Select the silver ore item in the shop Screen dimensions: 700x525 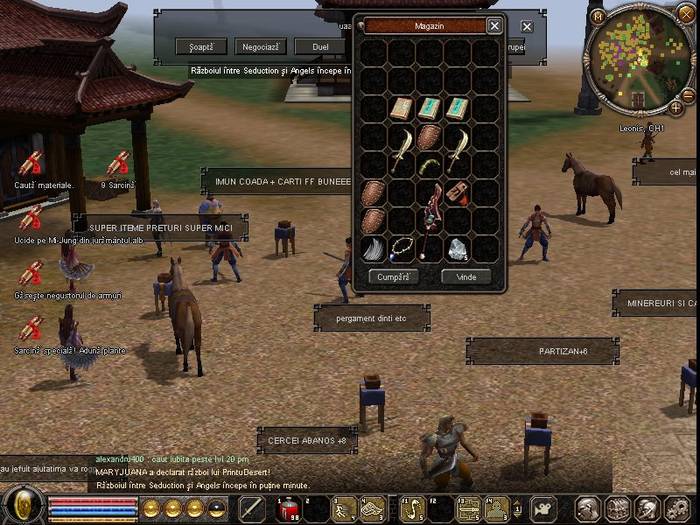coord(457,249)
